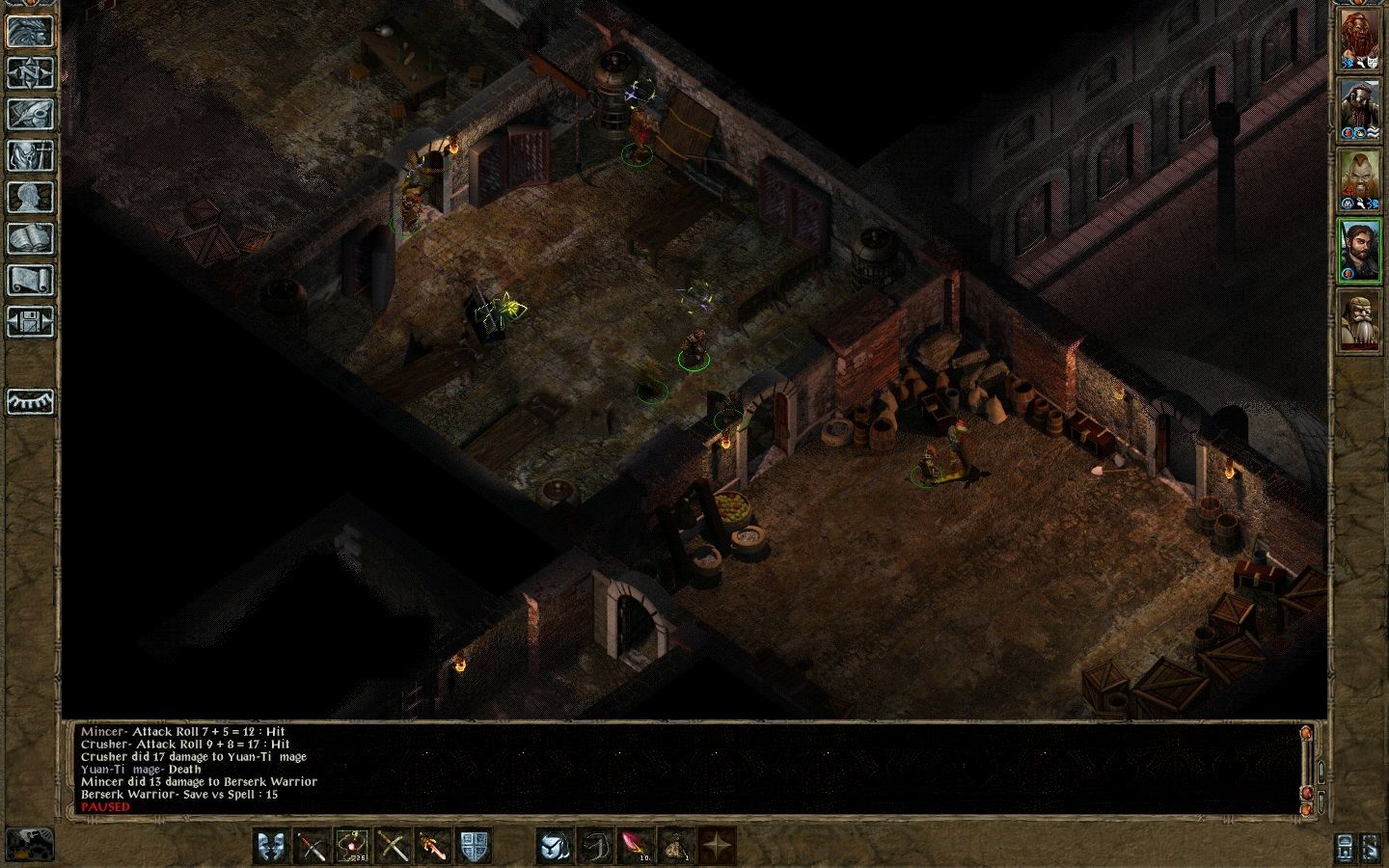1389x868 pixels.
Task: Open the area map with the compass button
Action: [30, 72]
